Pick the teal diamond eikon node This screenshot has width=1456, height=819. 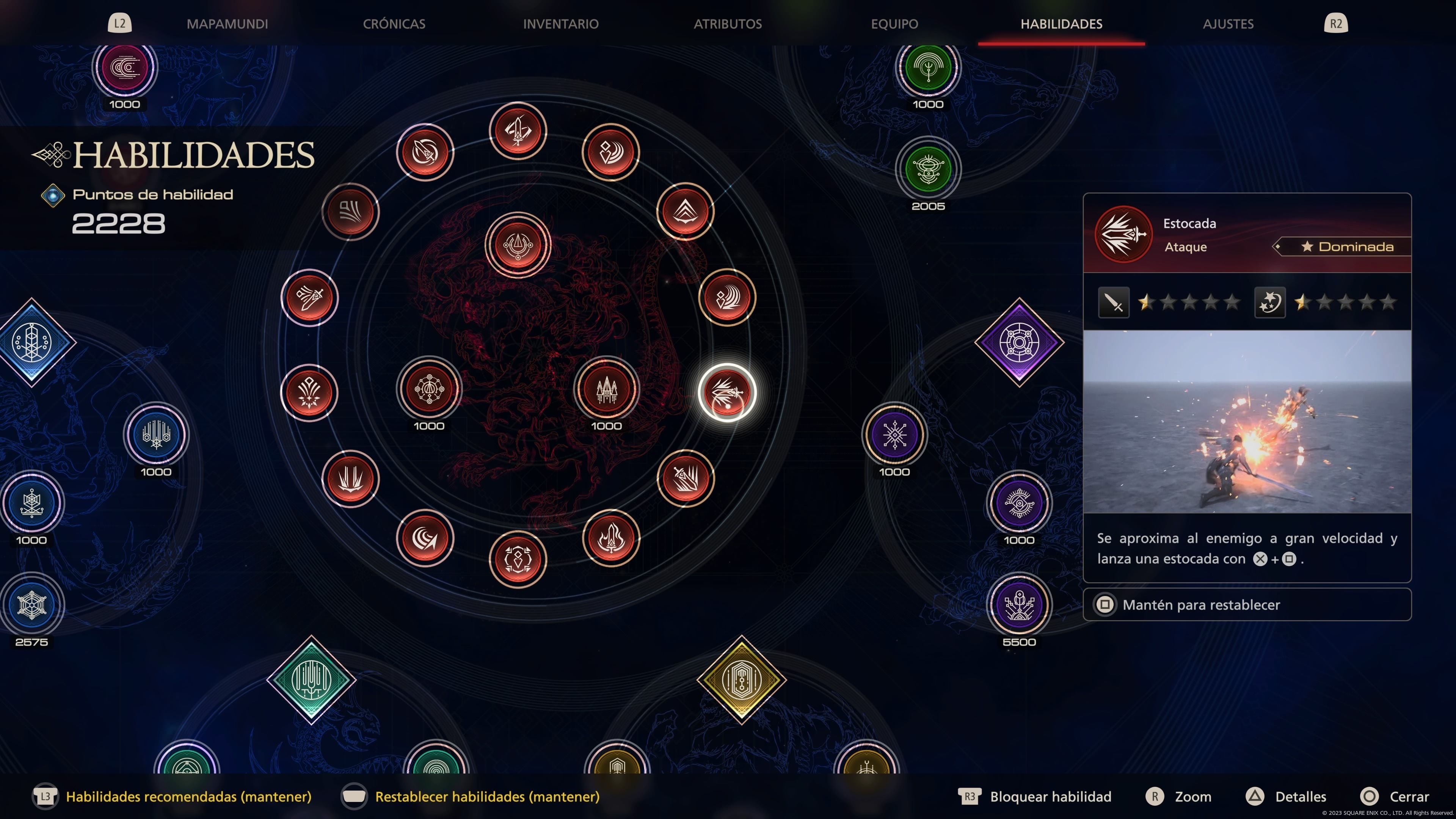[311, 679]
